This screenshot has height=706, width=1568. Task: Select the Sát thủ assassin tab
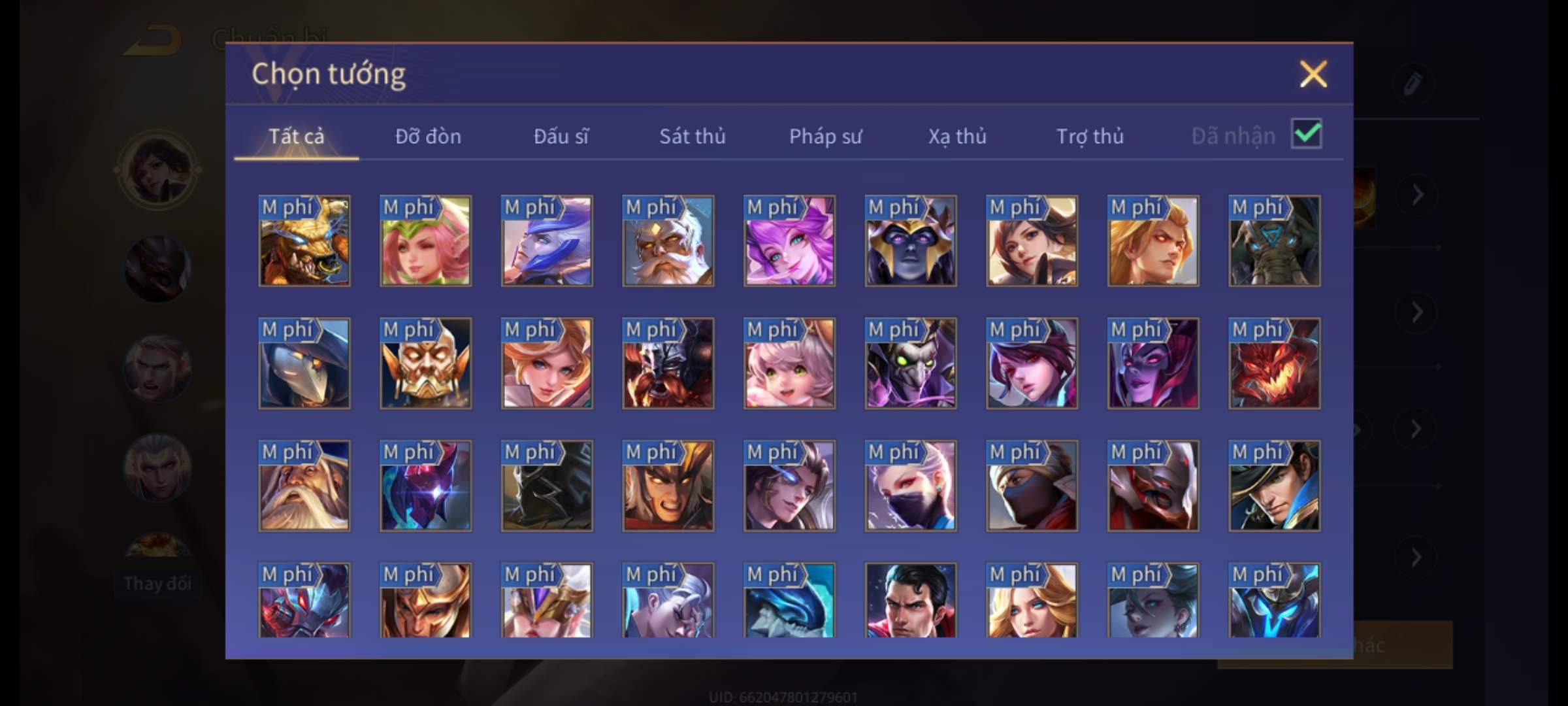pyautogui.click(x=692, y=136)
